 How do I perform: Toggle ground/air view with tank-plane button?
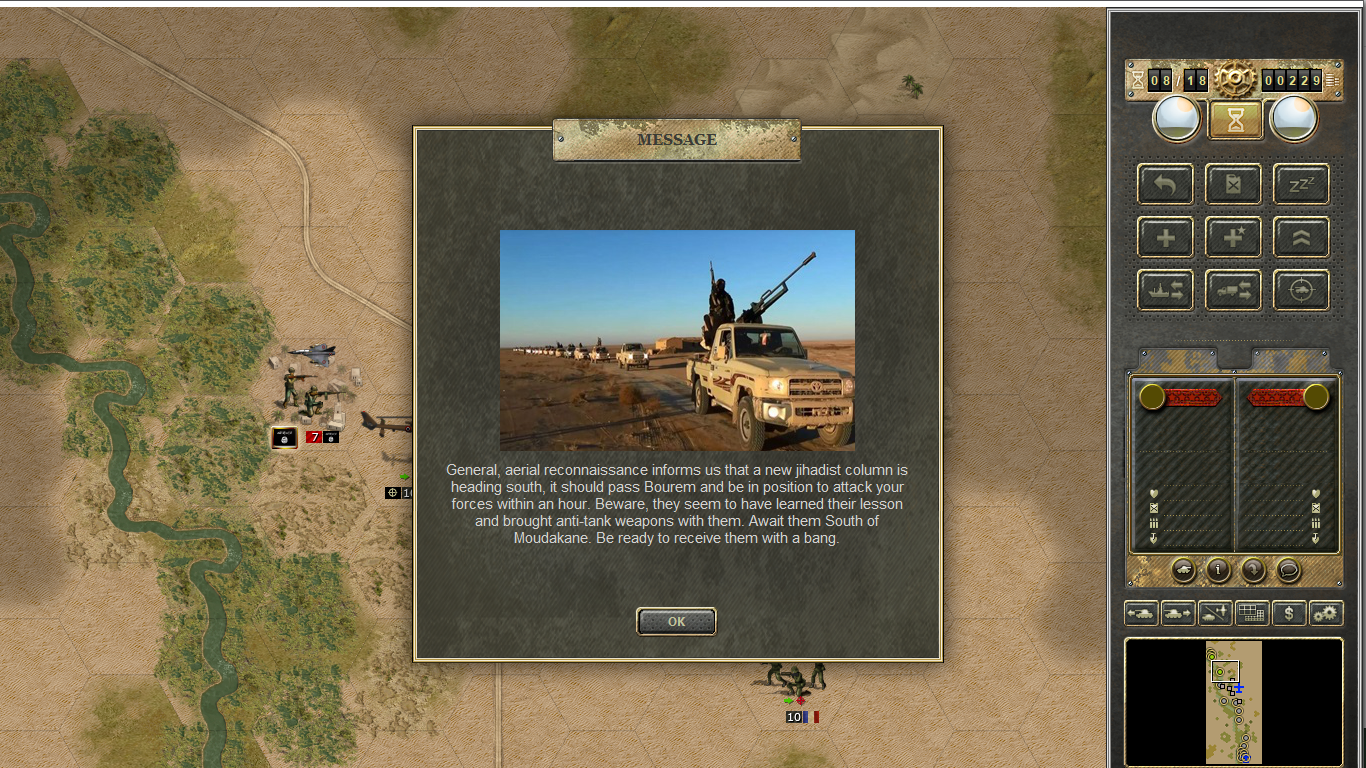[x=1215, y=613]
